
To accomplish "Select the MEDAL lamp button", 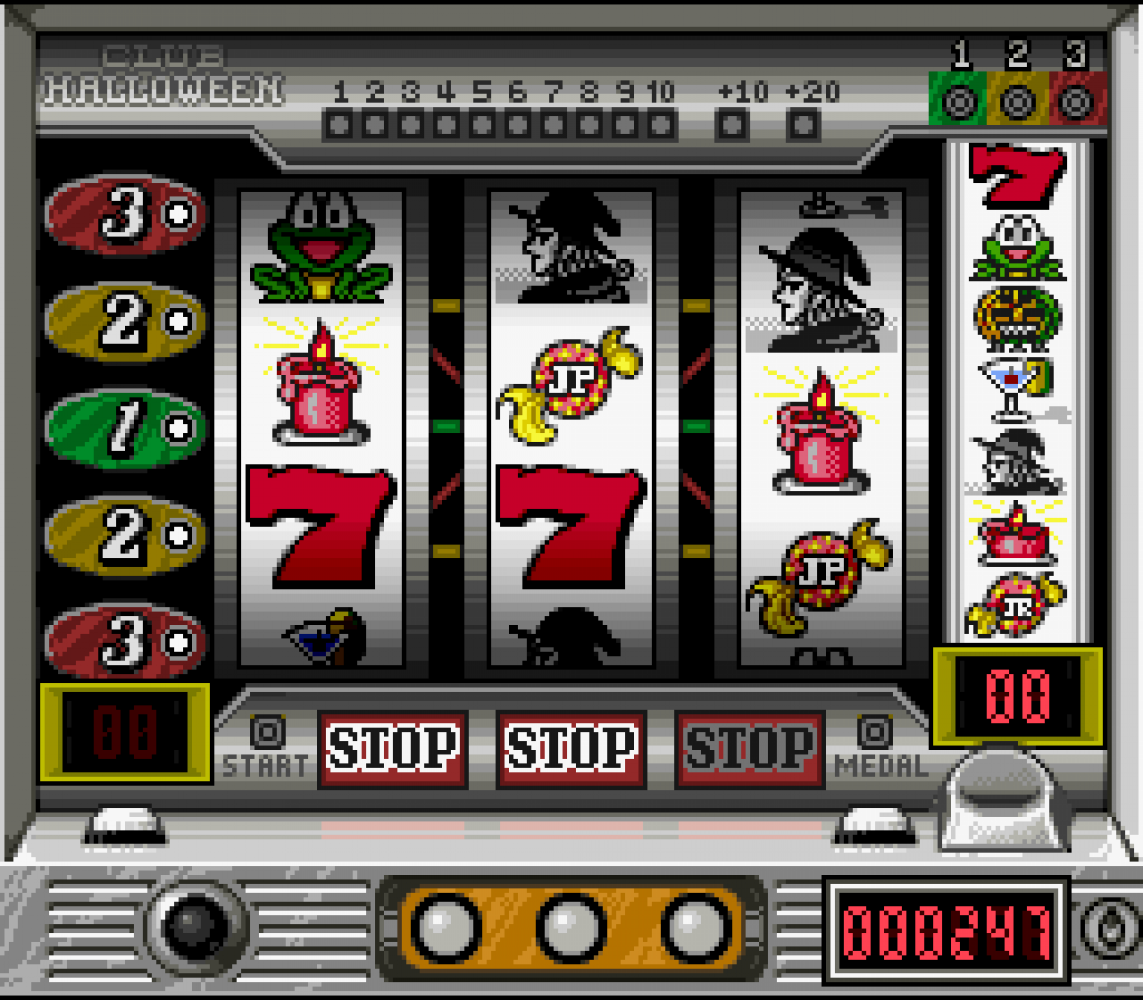I will (x=876, y=733).
